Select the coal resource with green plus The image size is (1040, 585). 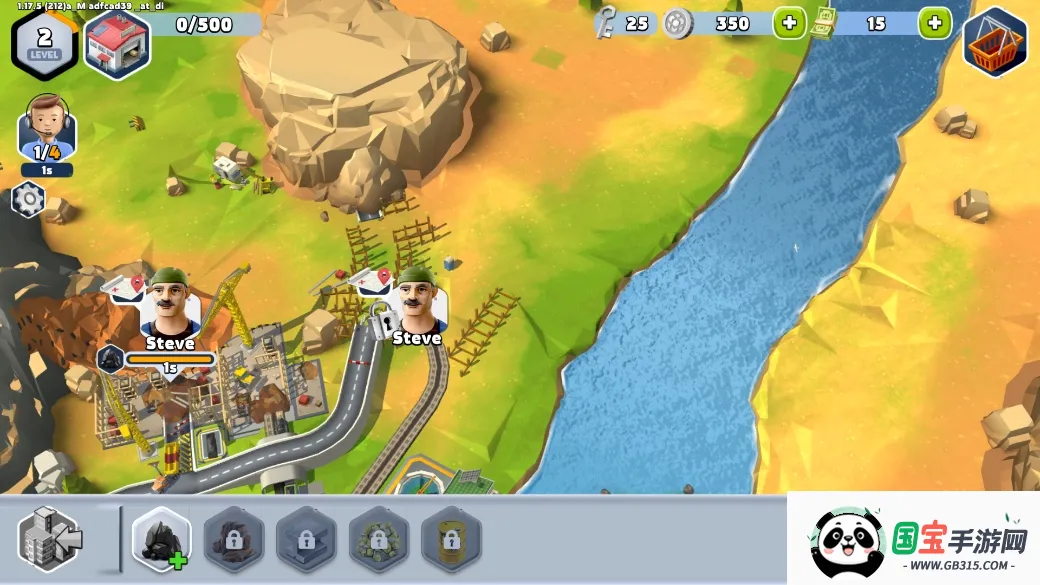[162, 540]
